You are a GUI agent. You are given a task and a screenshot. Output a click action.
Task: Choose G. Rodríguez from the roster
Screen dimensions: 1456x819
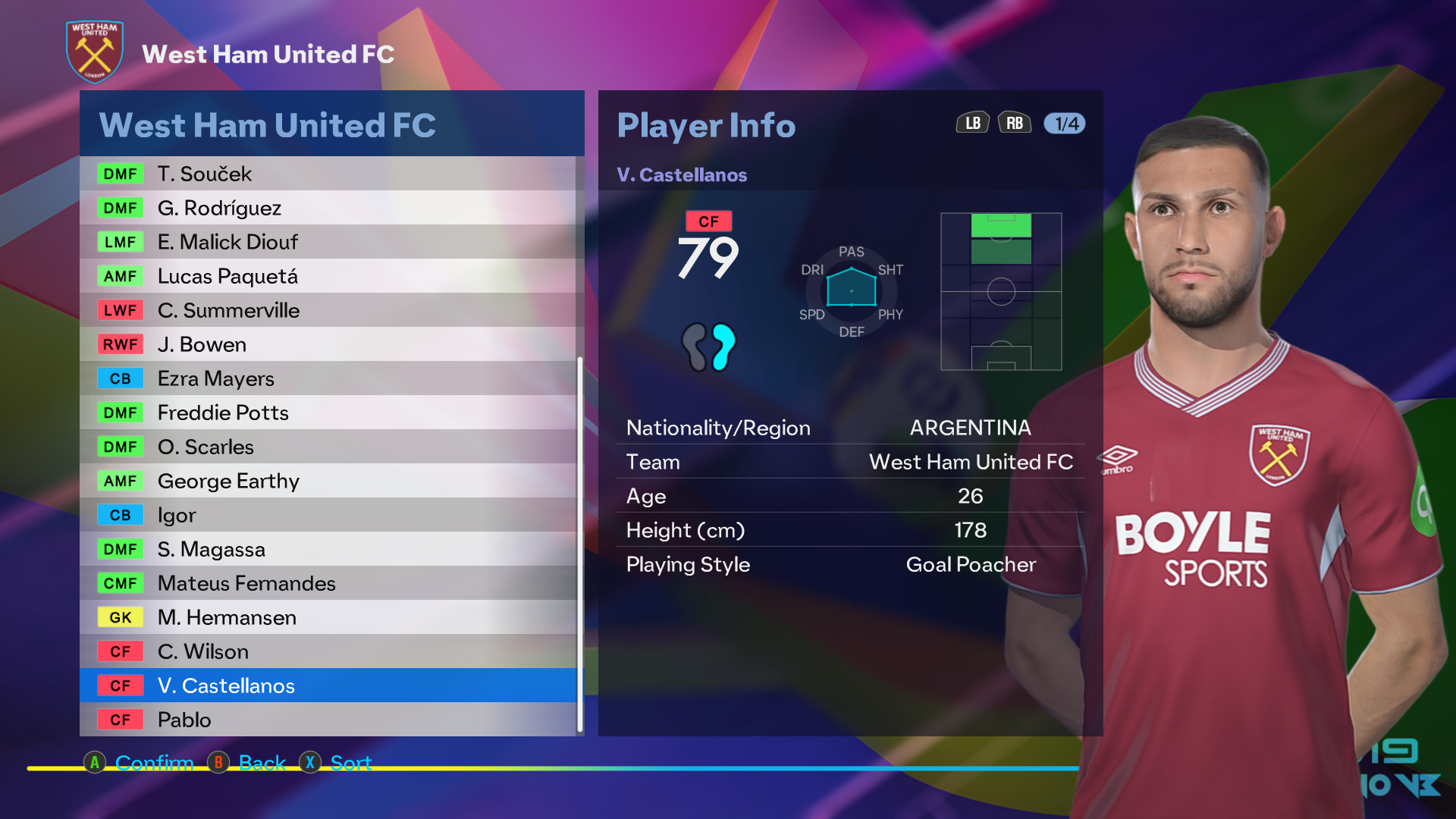coord(328,208)
